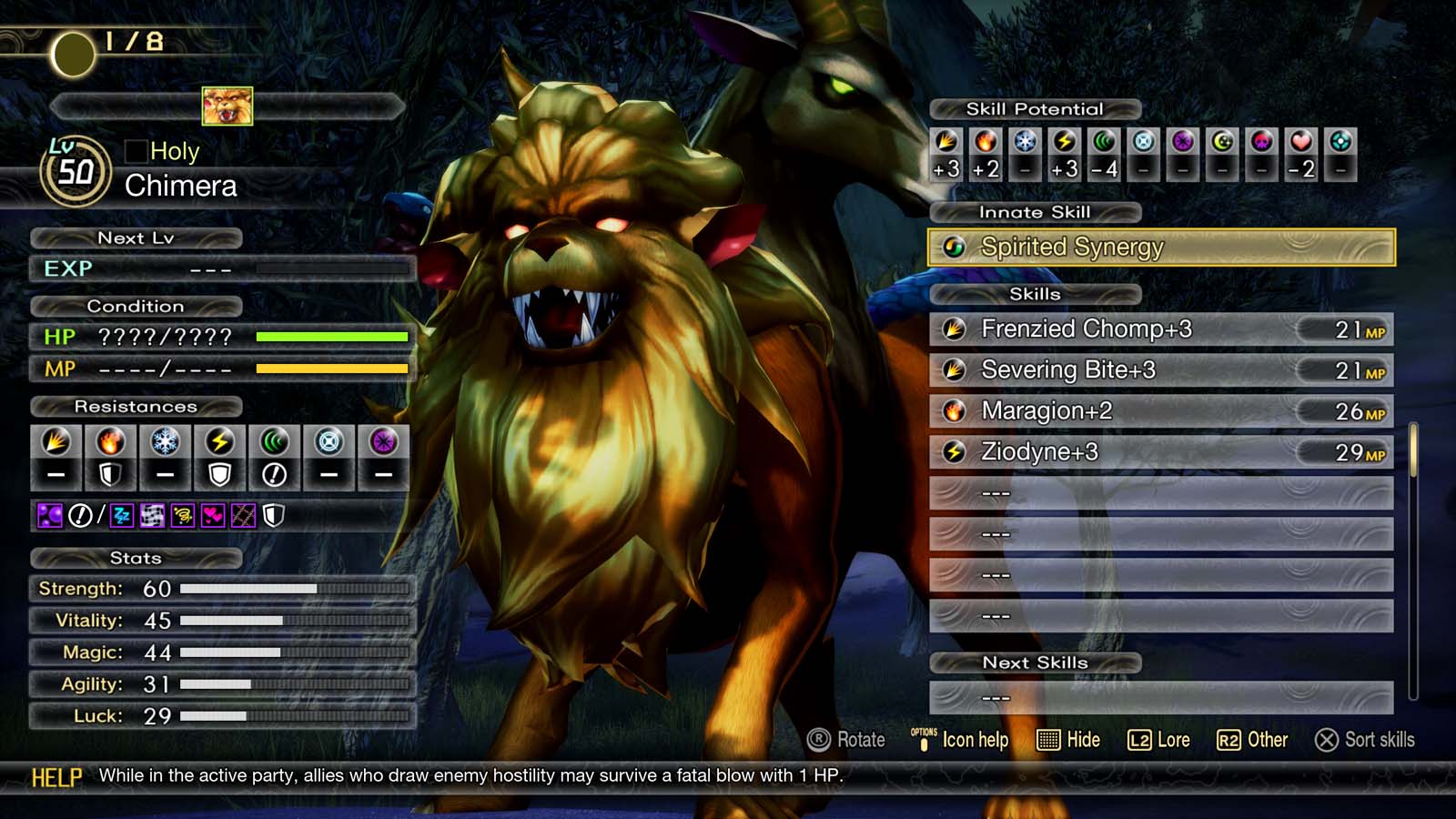Switch to the Skills section header
This screenshot has width=1456, height=819.
(x=1036, y=294)
